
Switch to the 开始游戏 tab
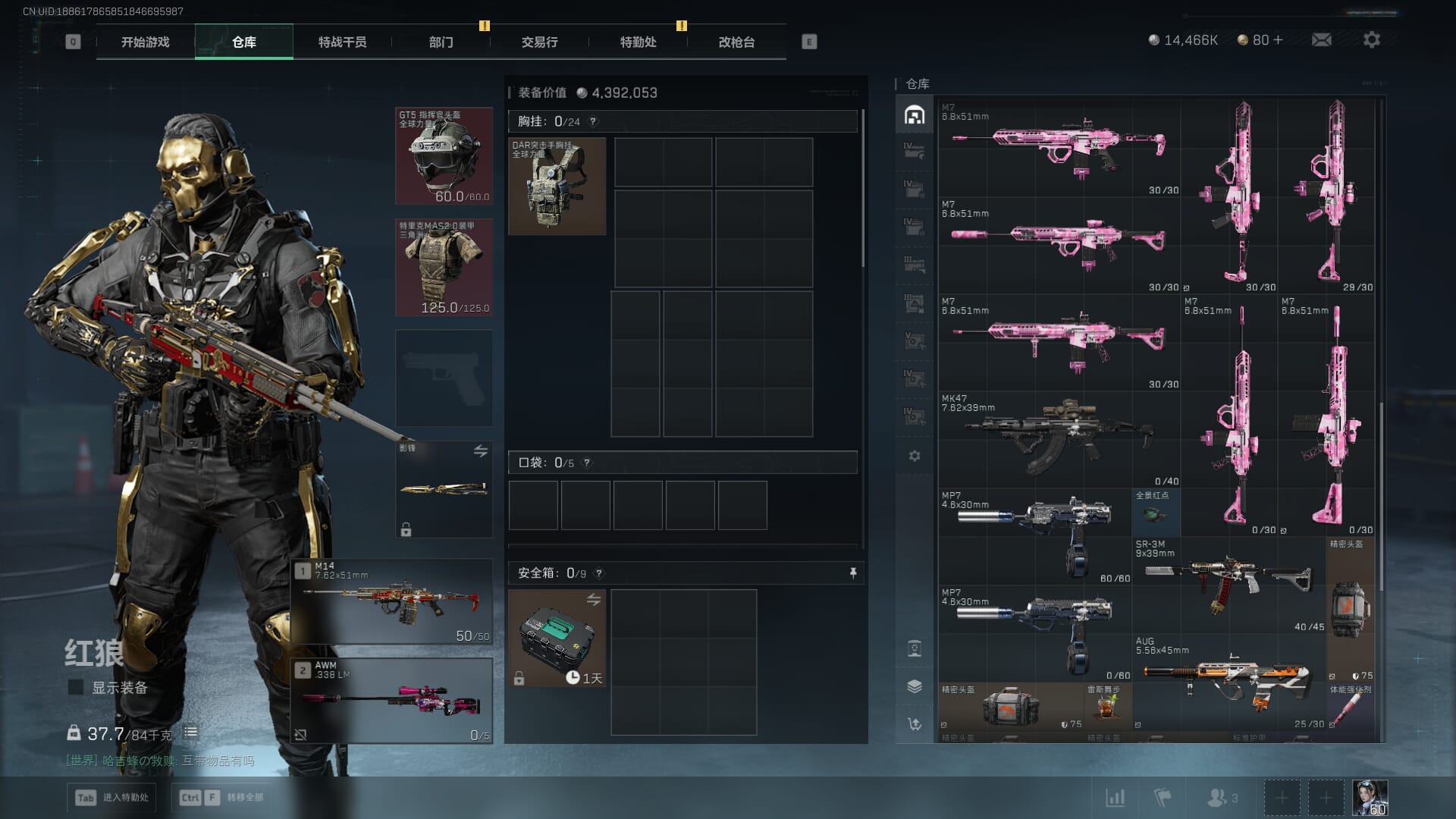click(145, 42)
